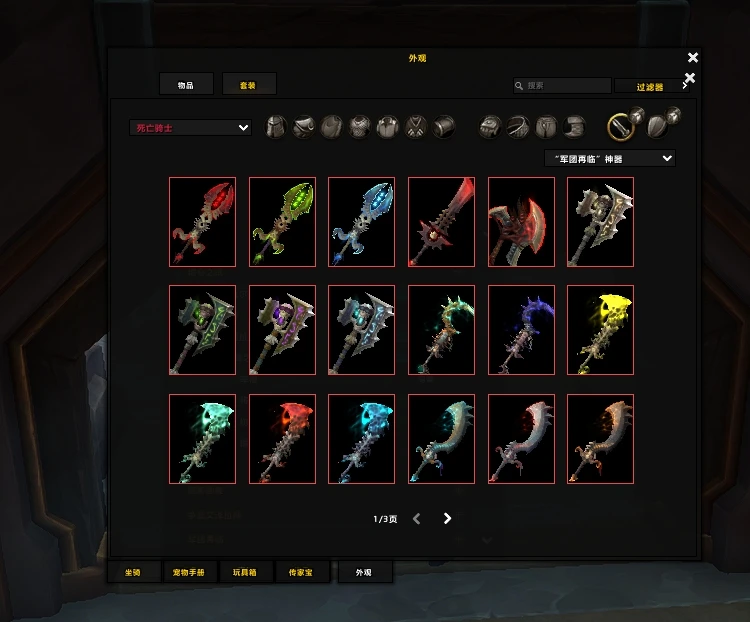Open the 套装 (Sets) tab
Viewport: 750px width, 622px height.
[x=249, y=85]
